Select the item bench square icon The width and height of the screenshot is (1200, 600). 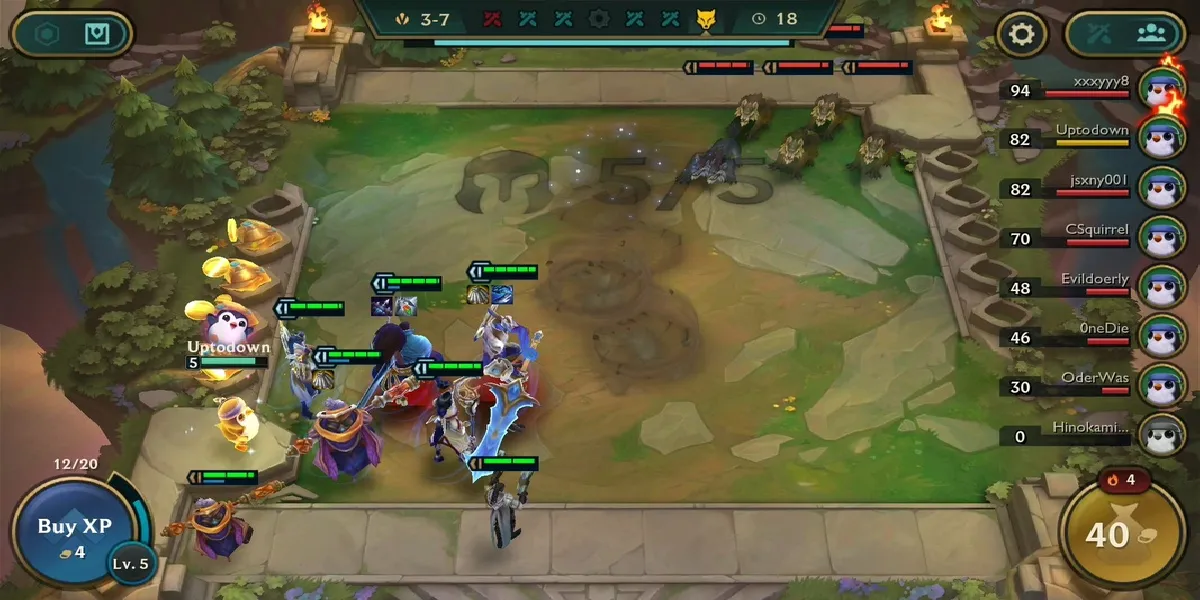(x=97, y=34)
